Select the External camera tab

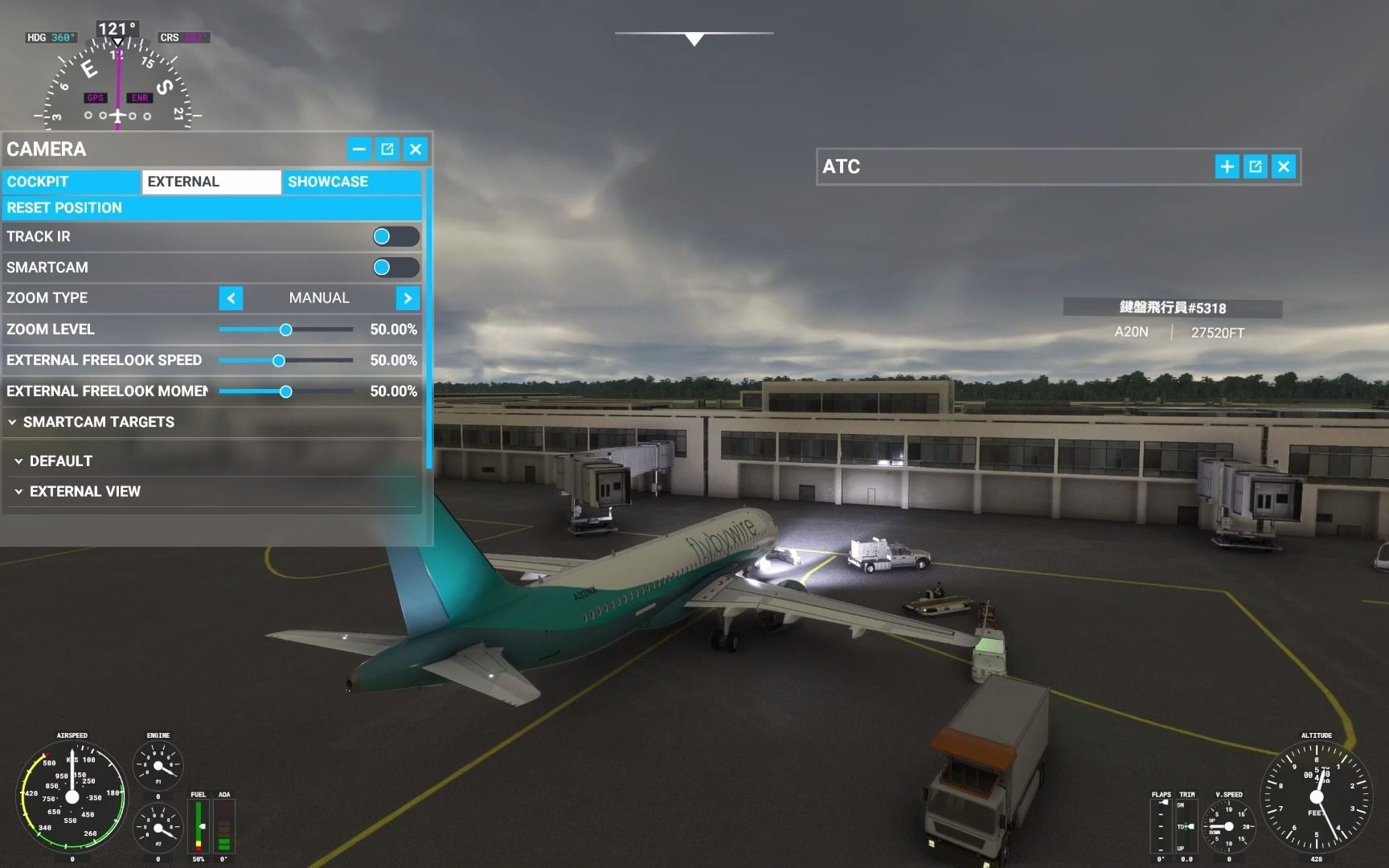pyautogui.click(x=211, y=182)
